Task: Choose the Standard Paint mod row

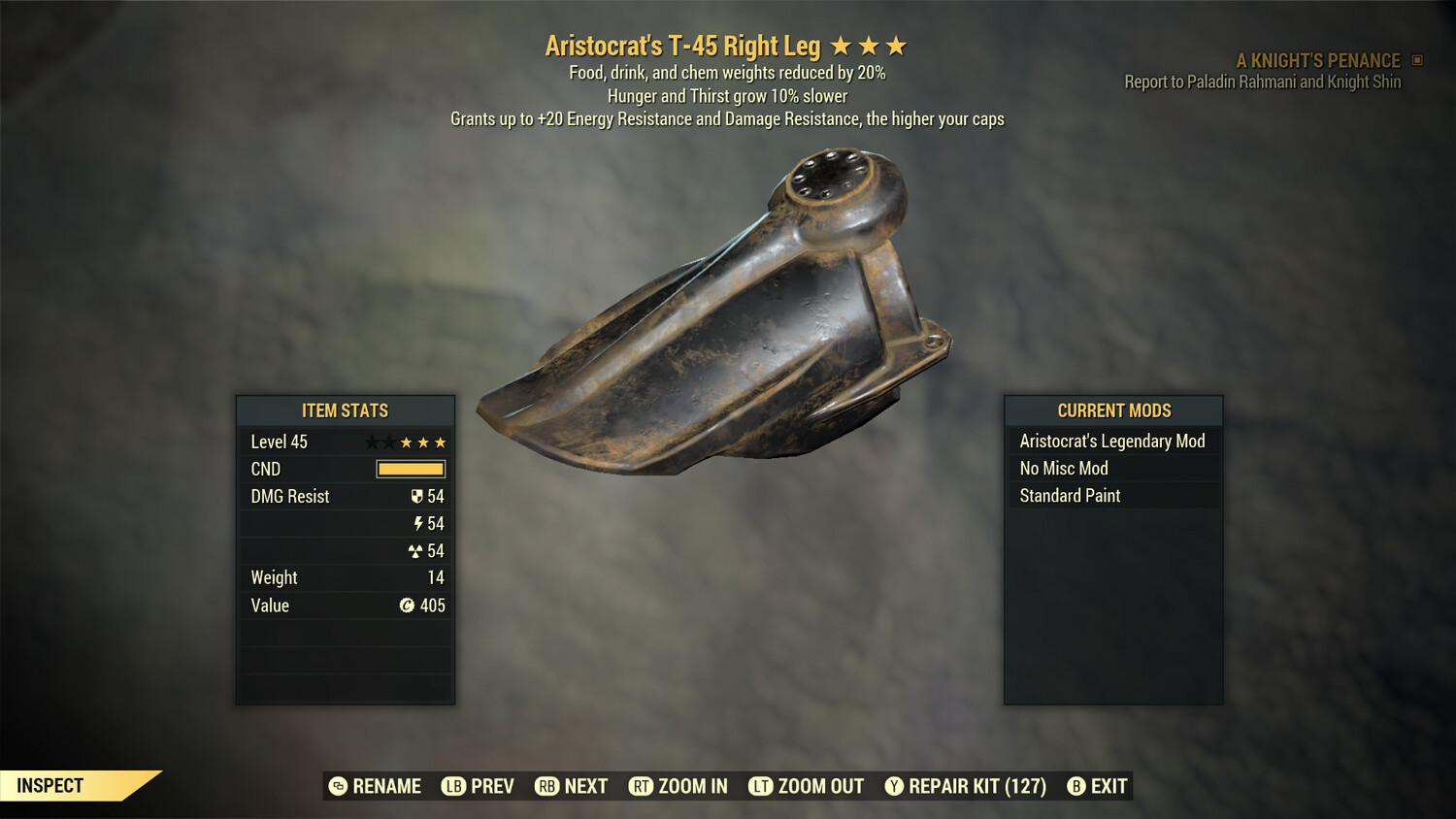Action: click(x=1112, y=496)
